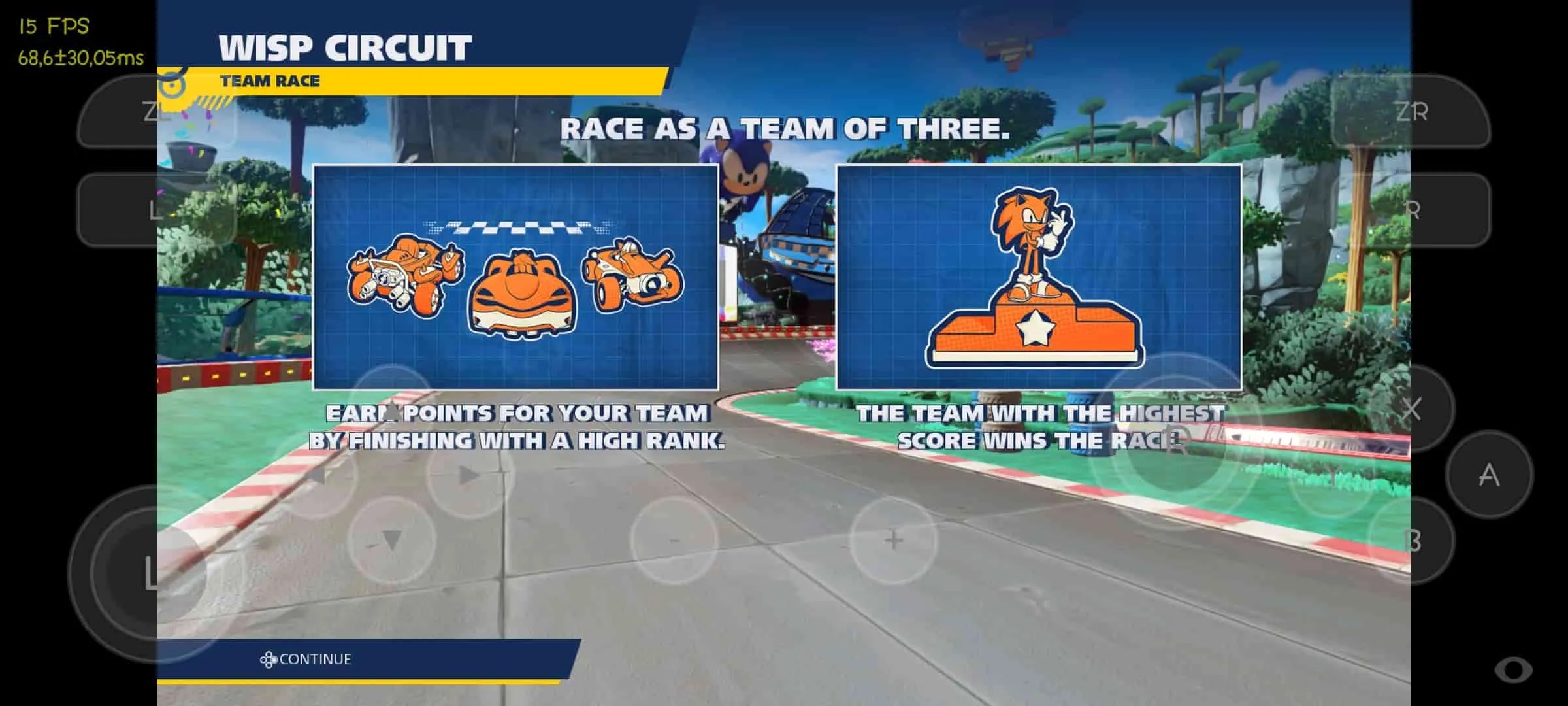Tap the four-dot button prompt beside CONTINUE
The width and height of the screenshot is (1568, 706).
270,659
